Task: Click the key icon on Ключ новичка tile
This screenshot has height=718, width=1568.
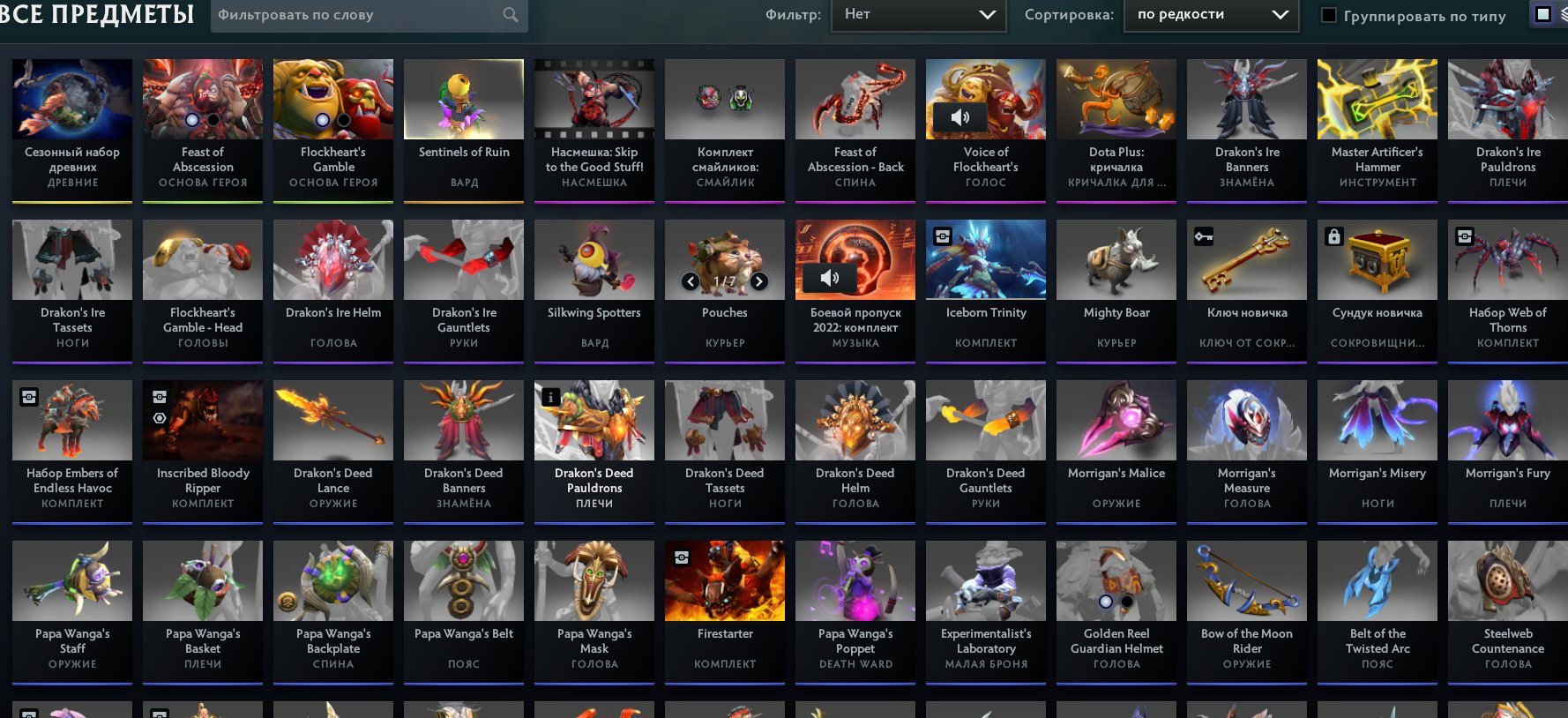Action: 1205,236
